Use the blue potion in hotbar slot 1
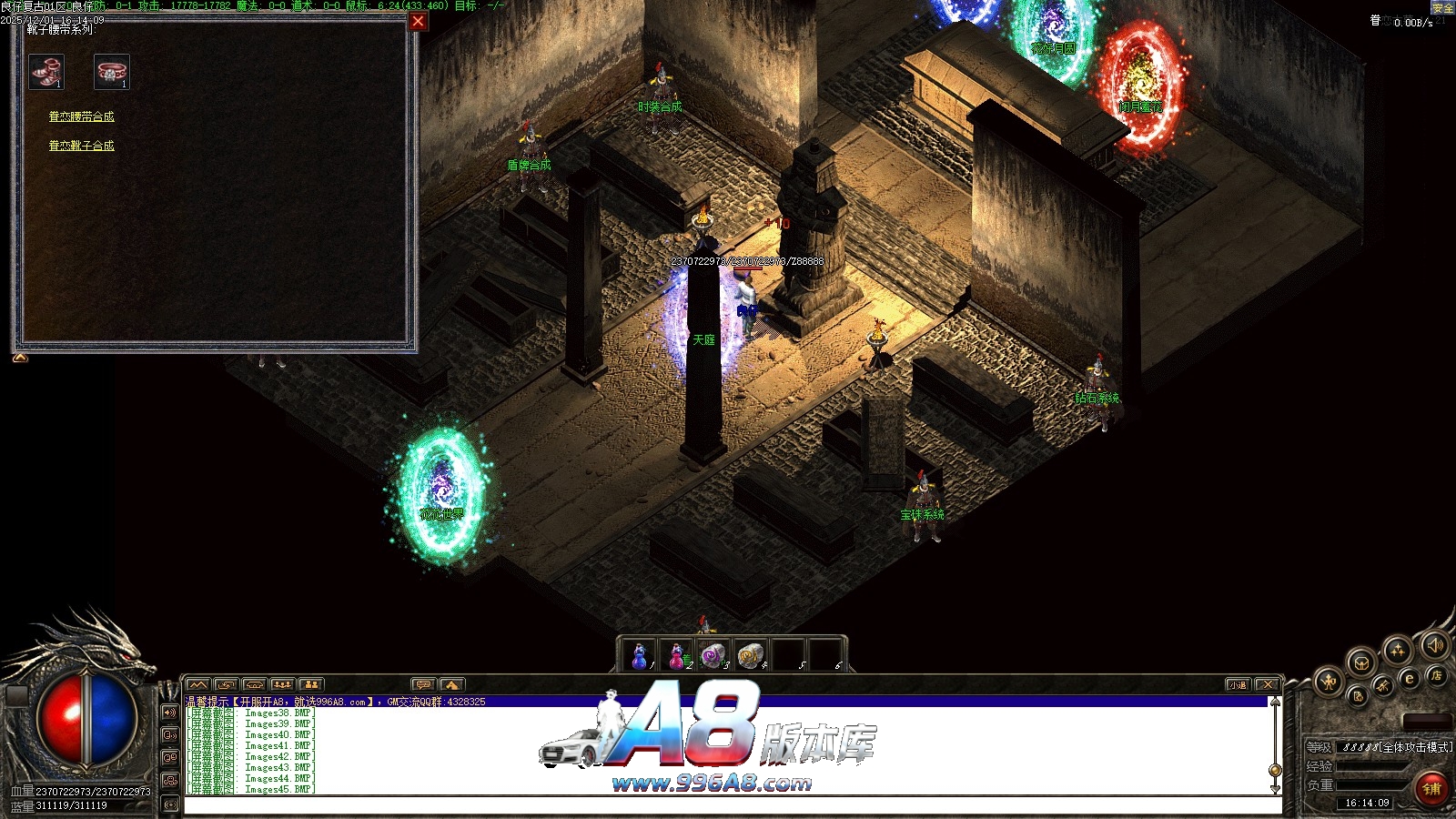The image size is (1456, 819). (640, 654)
